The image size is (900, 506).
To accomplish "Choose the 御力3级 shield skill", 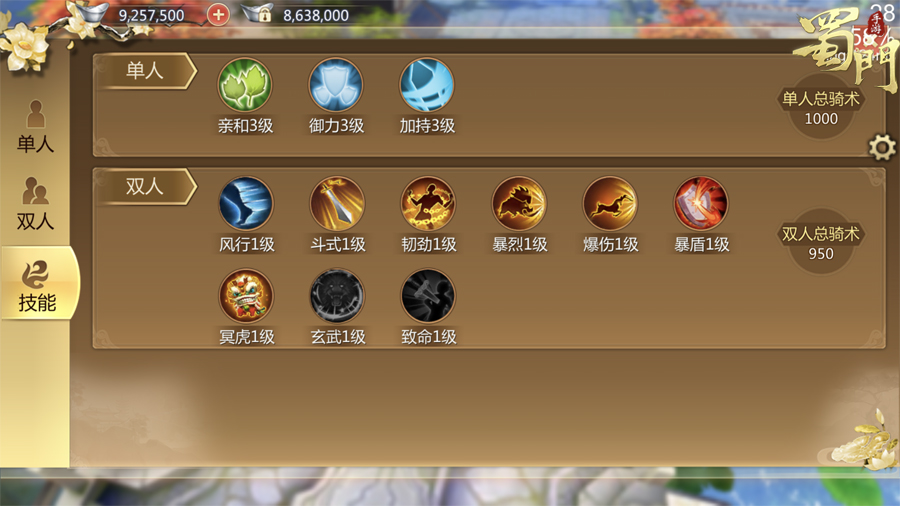I will [336, 85].
